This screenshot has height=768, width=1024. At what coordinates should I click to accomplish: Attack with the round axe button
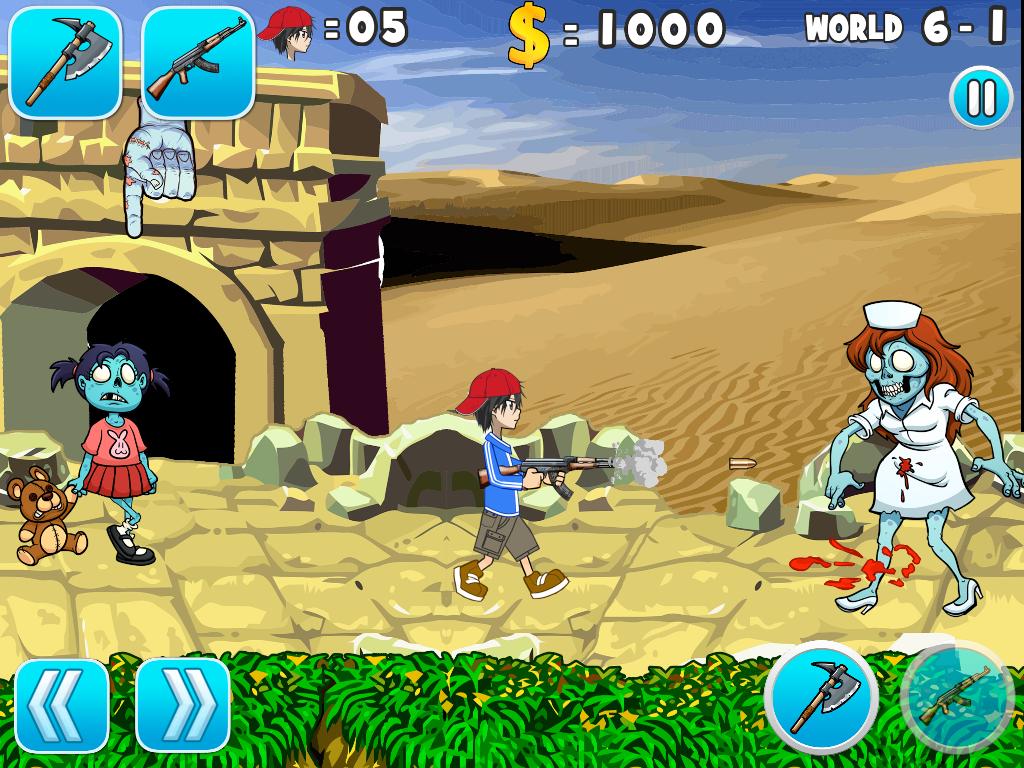[821, 696]
